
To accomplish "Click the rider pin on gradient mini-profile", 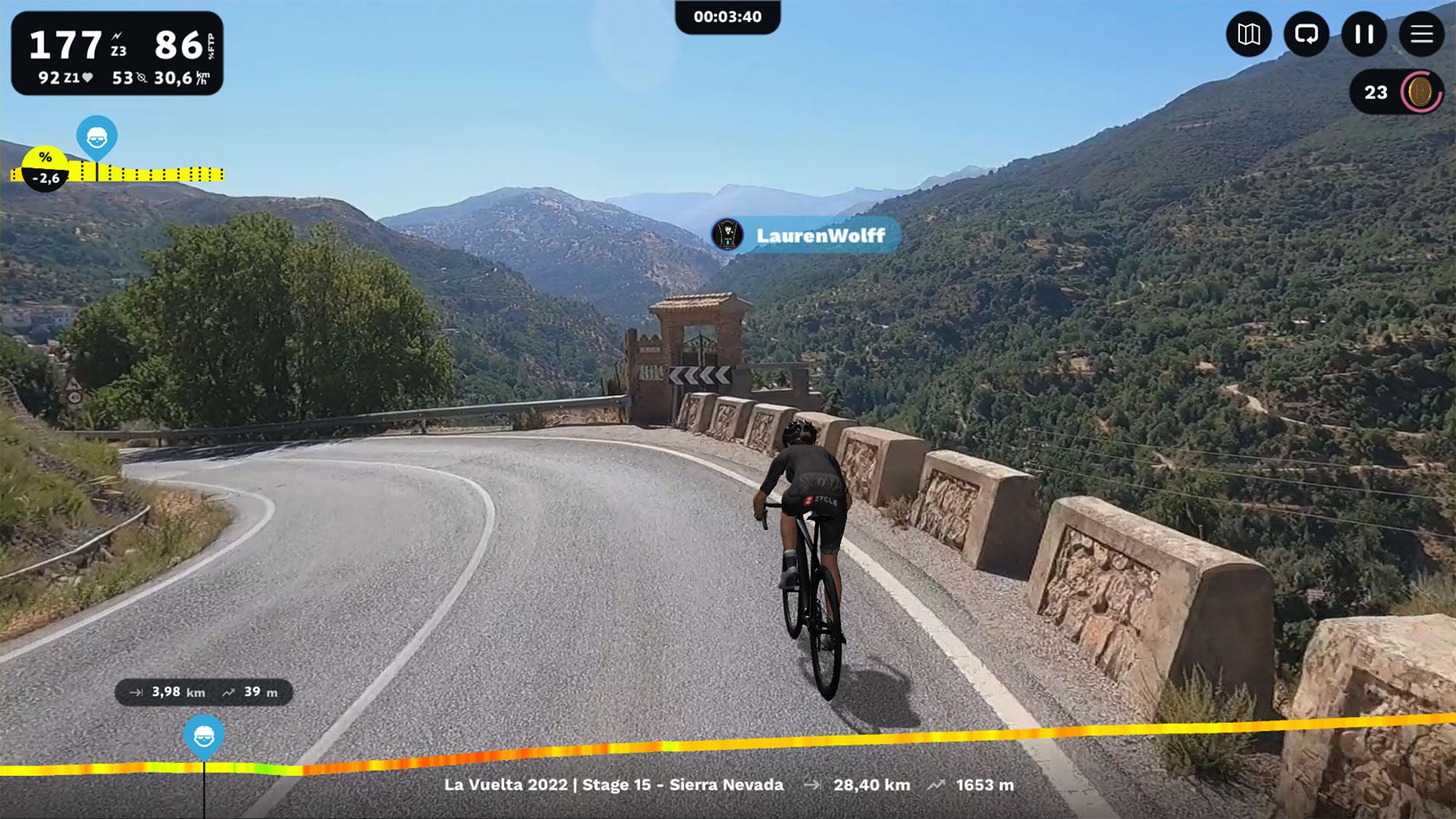I will point(97,136).
